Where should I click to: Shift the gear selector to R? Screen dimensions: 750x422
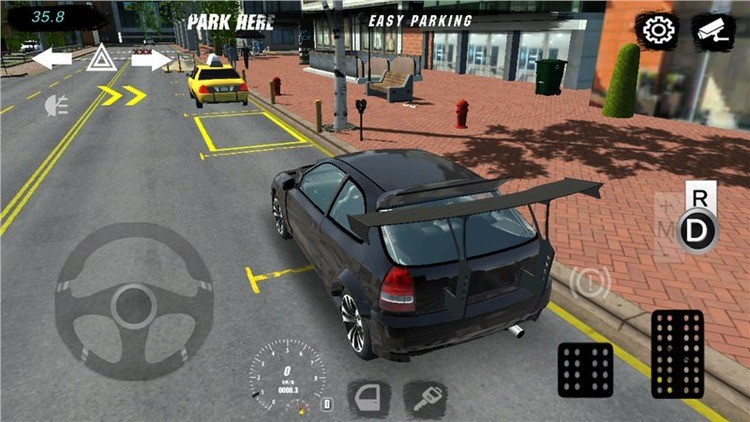[699, 198]
